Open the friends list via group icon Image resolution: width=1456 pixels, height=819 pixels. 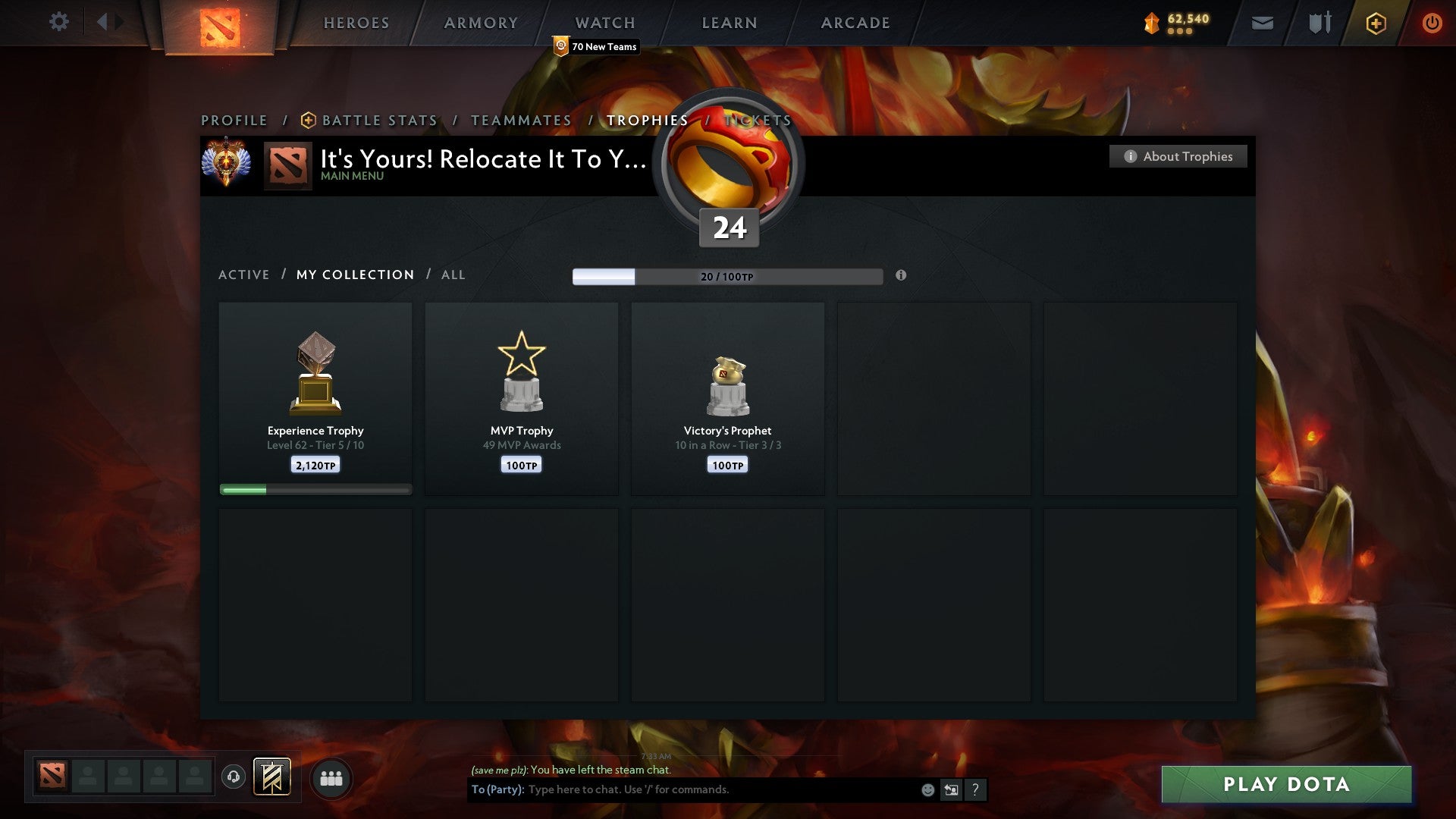click(331, 778)
